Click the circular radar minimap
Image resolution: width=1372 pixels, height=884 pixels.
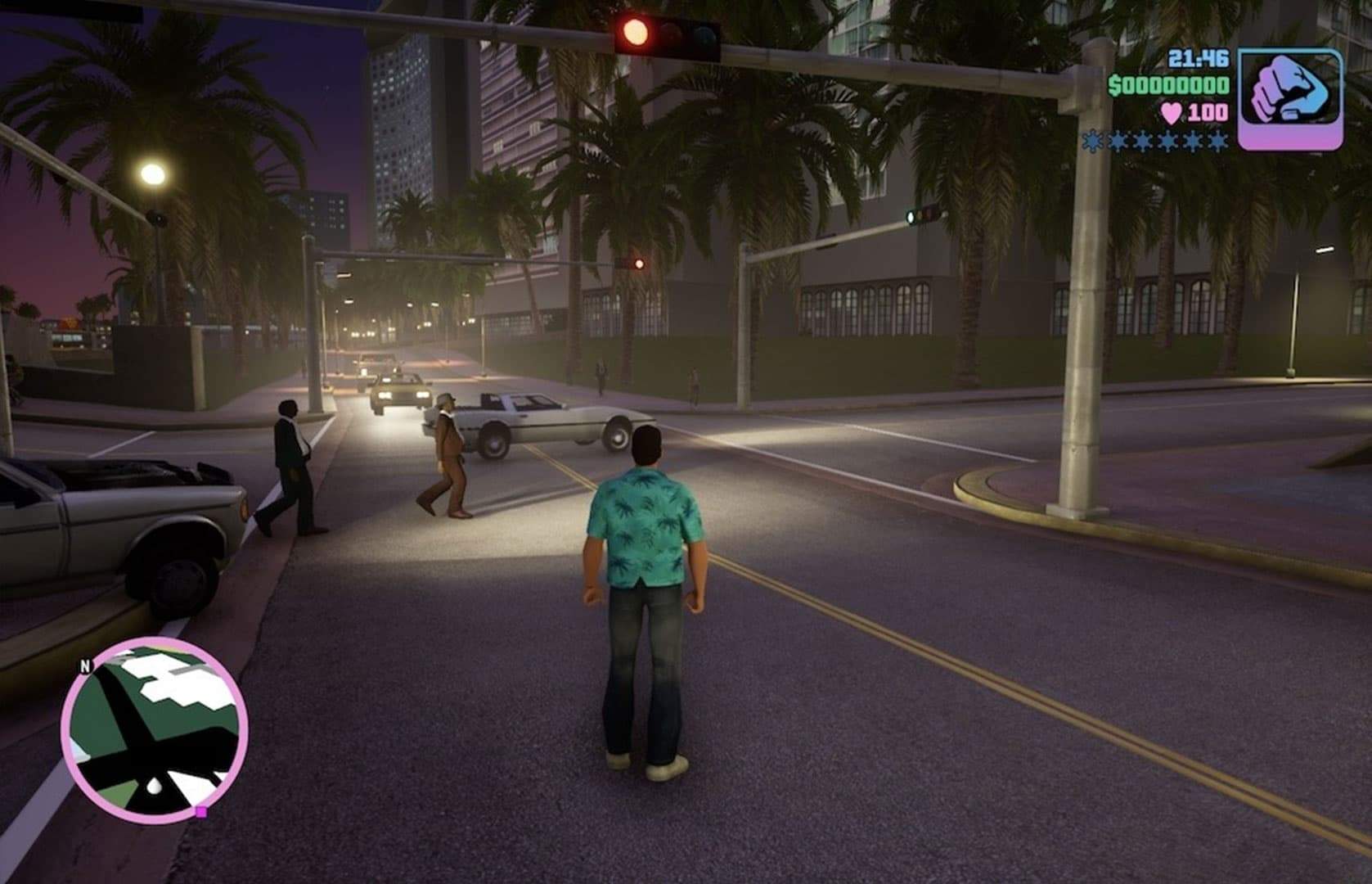(154, 730)
